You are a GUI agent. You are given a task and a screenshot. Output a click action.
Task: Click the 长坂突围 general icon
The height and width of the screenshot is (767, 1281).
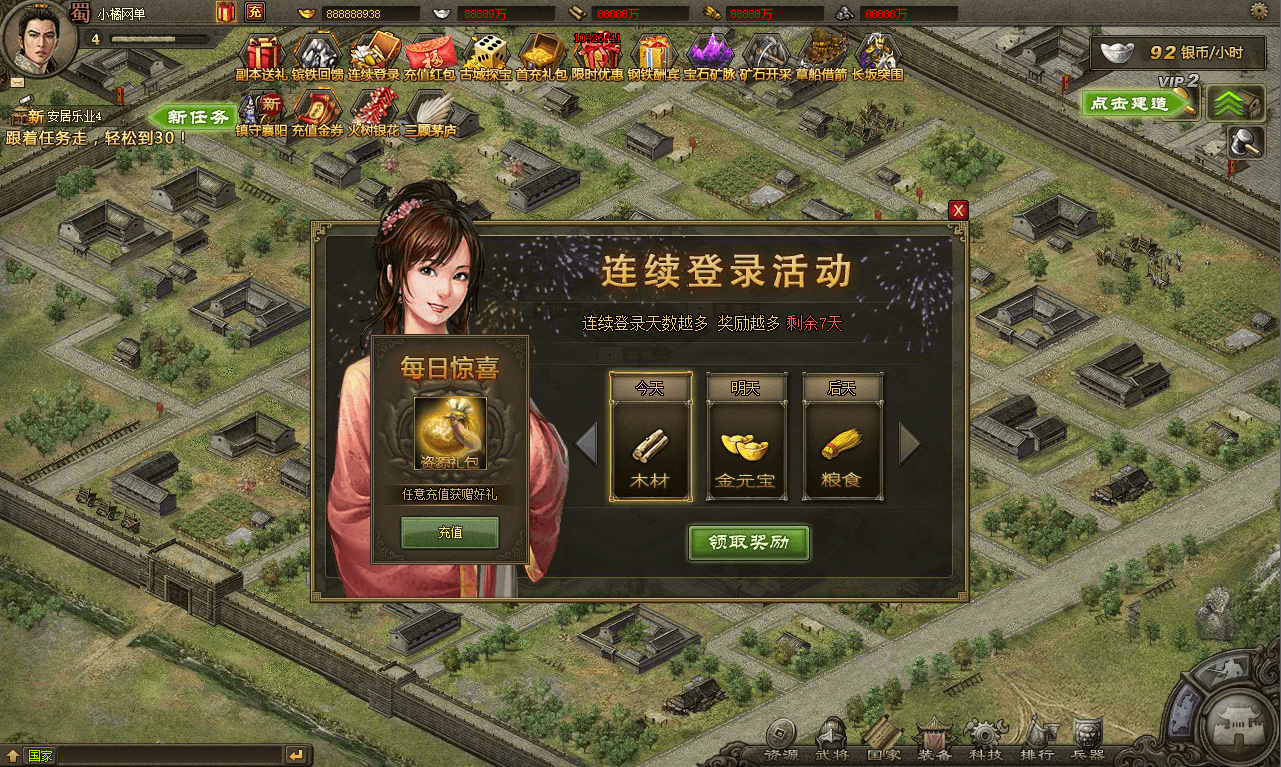(x=876, y=52)
